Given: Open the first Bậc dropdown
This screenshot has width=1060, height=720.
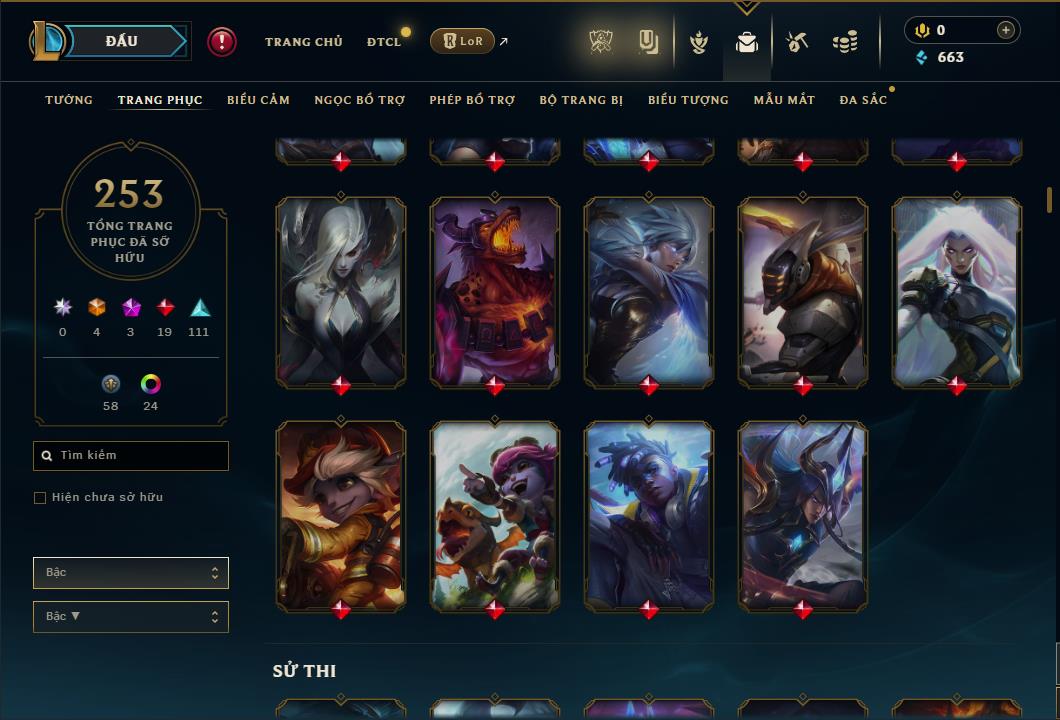Looking at the screenshot, I should [x=131, y=573].
